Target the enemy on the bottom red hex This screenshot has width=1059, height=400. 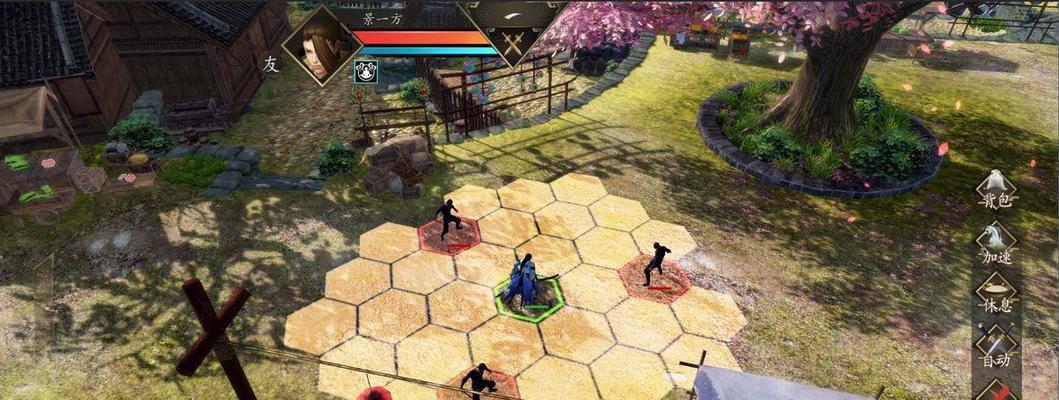coord(478,383)
